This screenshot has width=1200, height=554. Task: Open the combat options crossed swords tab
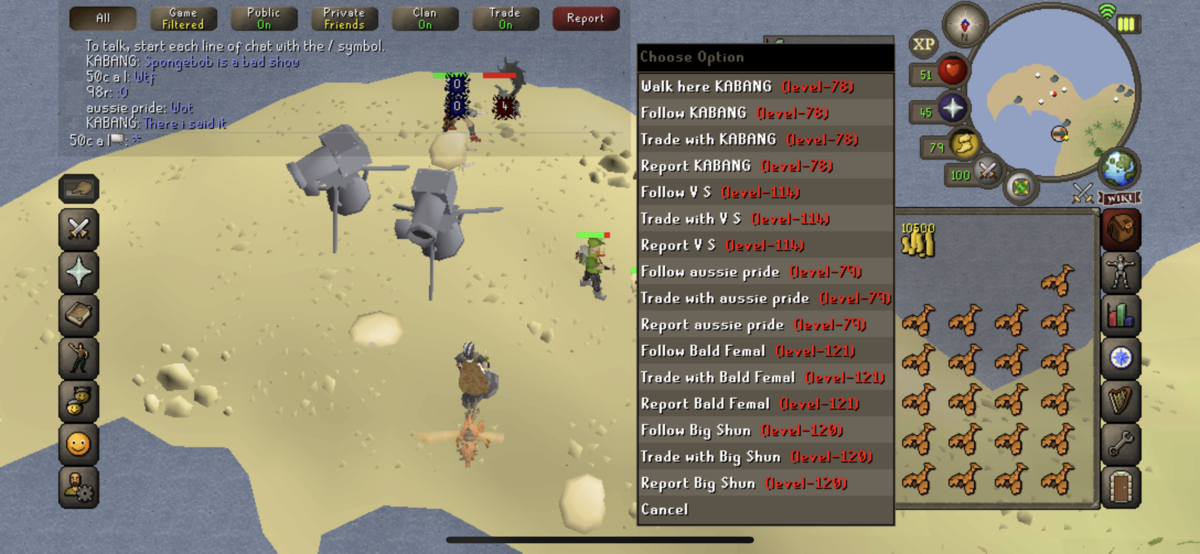(x=79, y=228)
